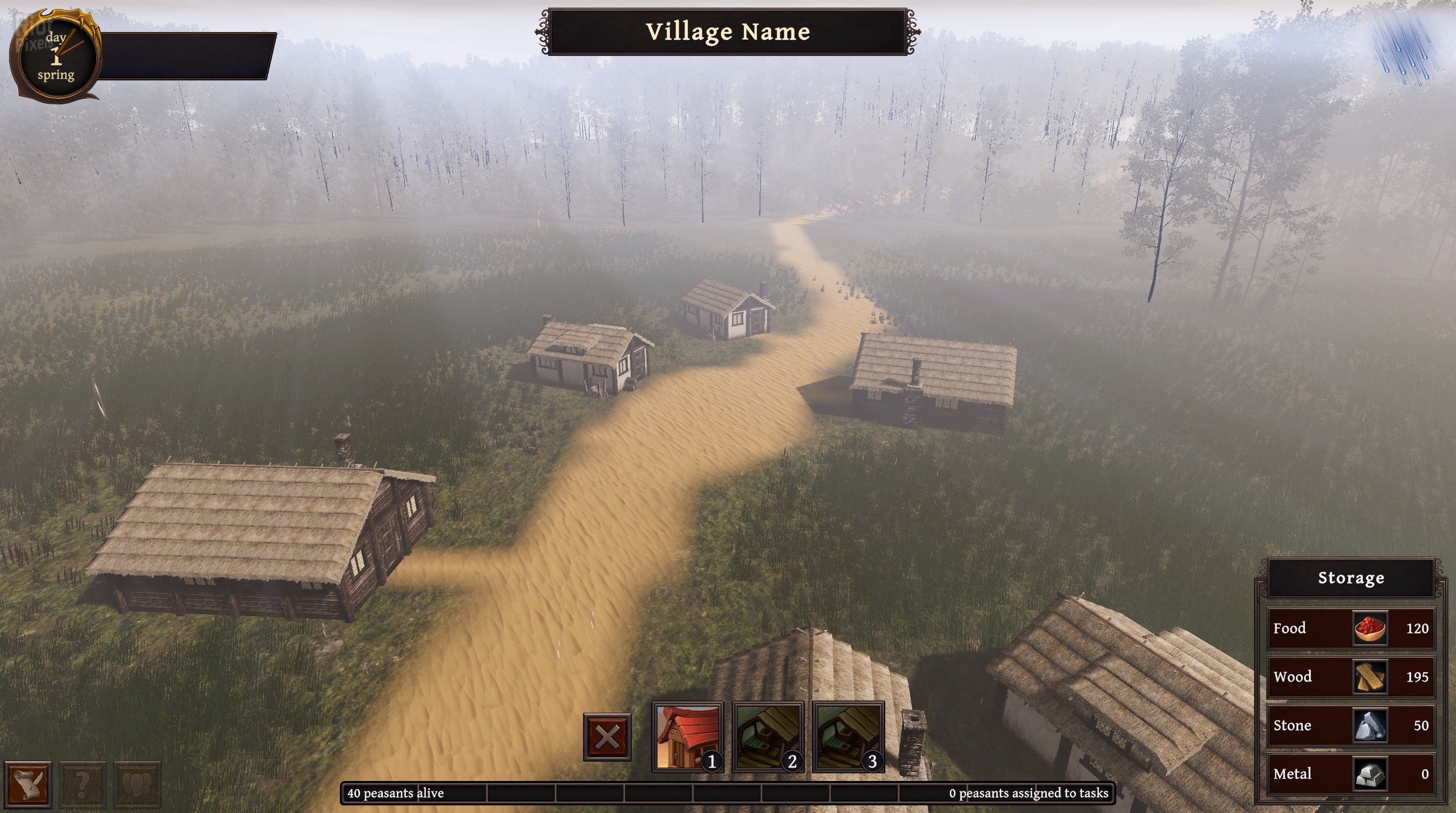Viewport: 1456px width, 813px height.
Task: Choose the wooden workshop in slot 2
Action: [x=768, y=737]
